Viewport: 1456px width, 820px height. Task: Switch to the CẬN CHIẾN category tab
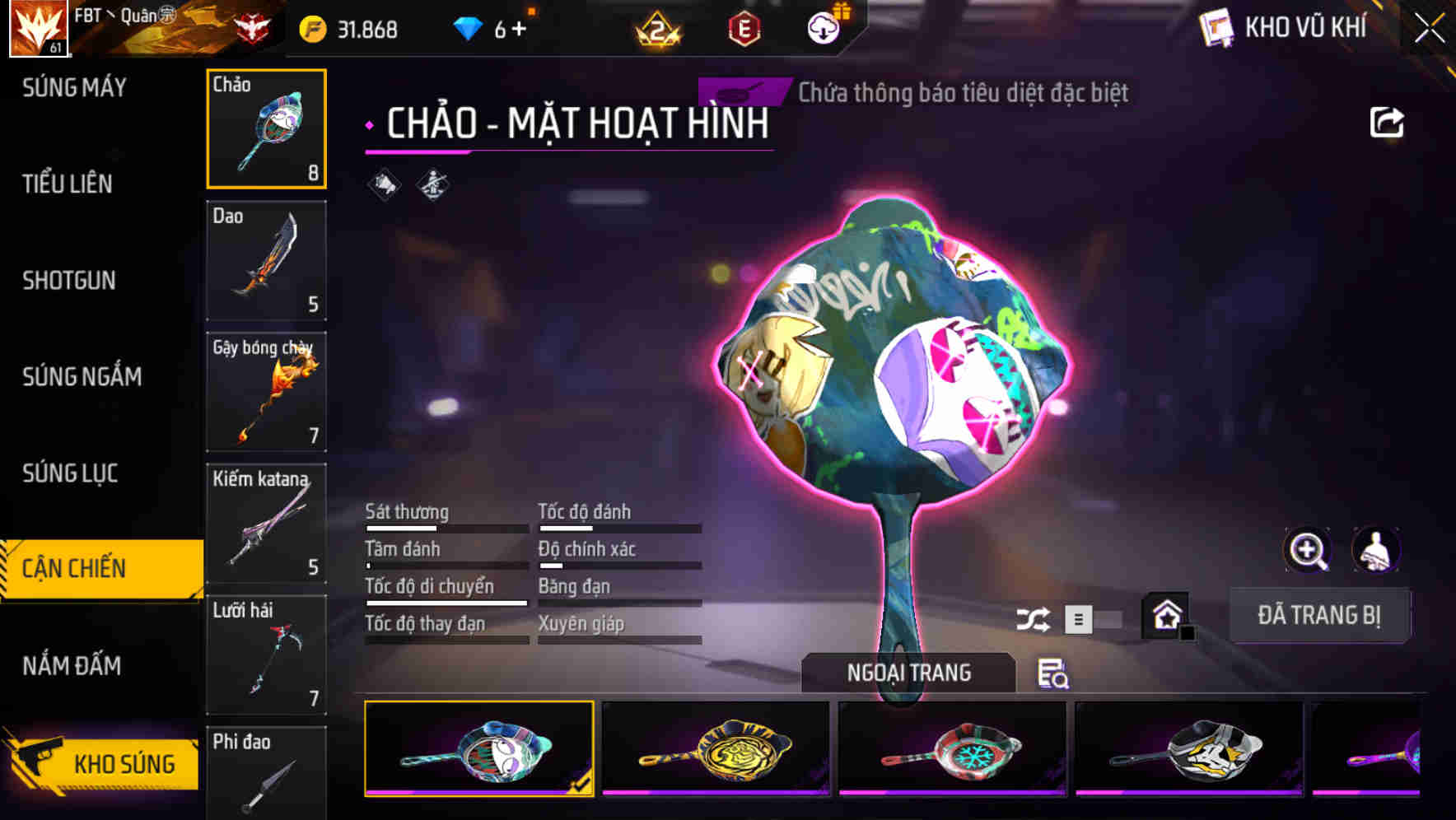89,568
